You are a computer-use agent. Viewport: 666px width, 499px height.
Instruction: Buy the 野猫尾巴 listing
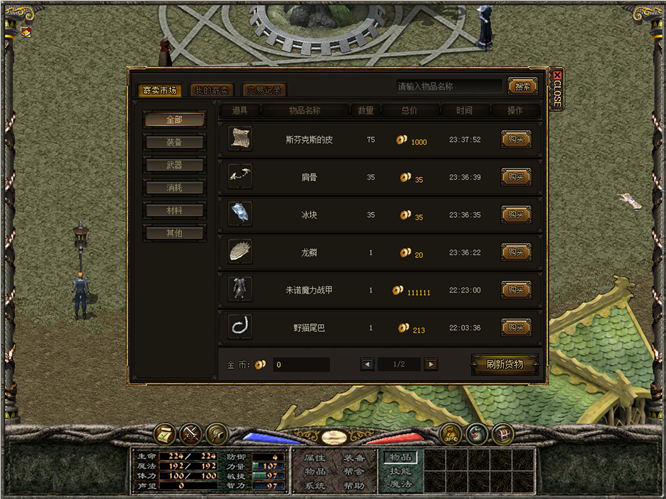[515, 327]
